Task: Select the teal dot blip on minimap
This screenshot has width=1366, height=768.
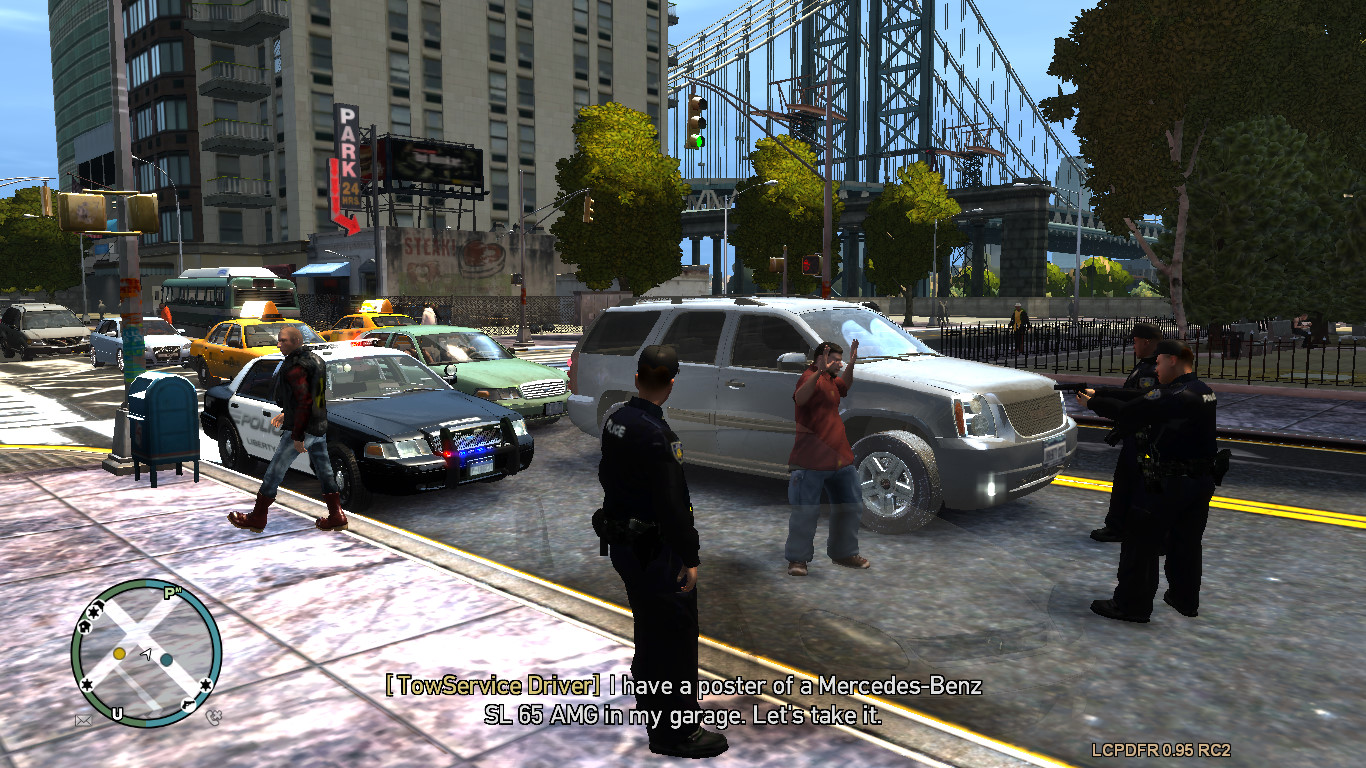Action: pos(166,660)
